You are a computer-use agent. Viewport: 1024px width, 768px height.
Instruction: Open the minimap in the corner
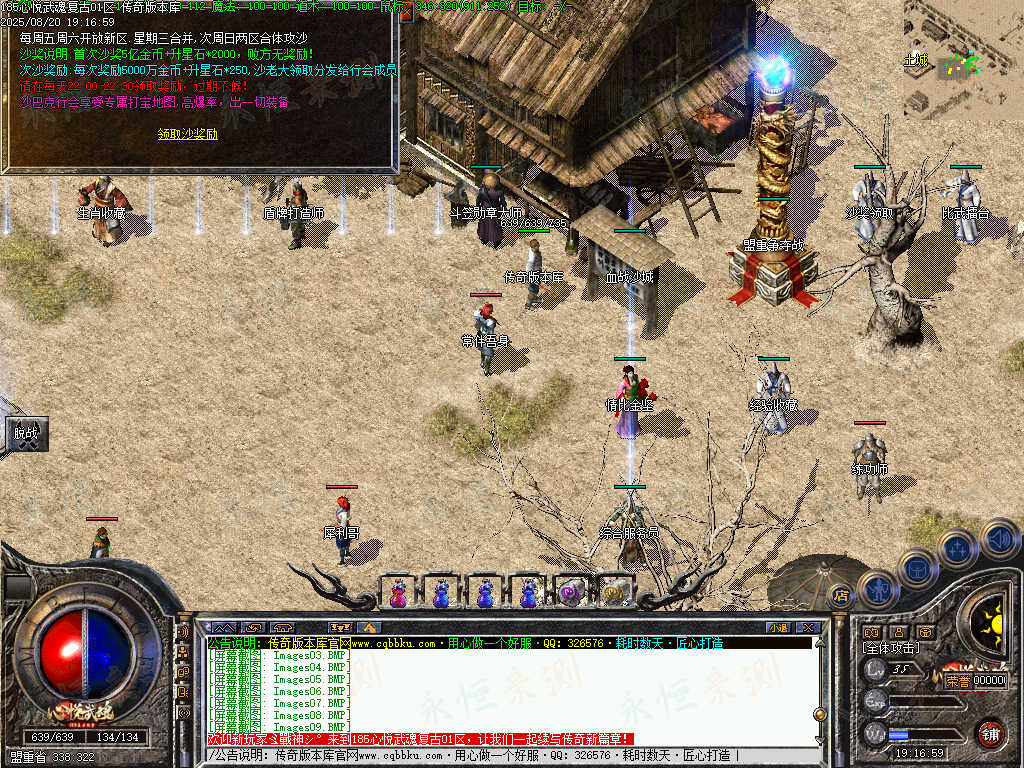[963, 59]
